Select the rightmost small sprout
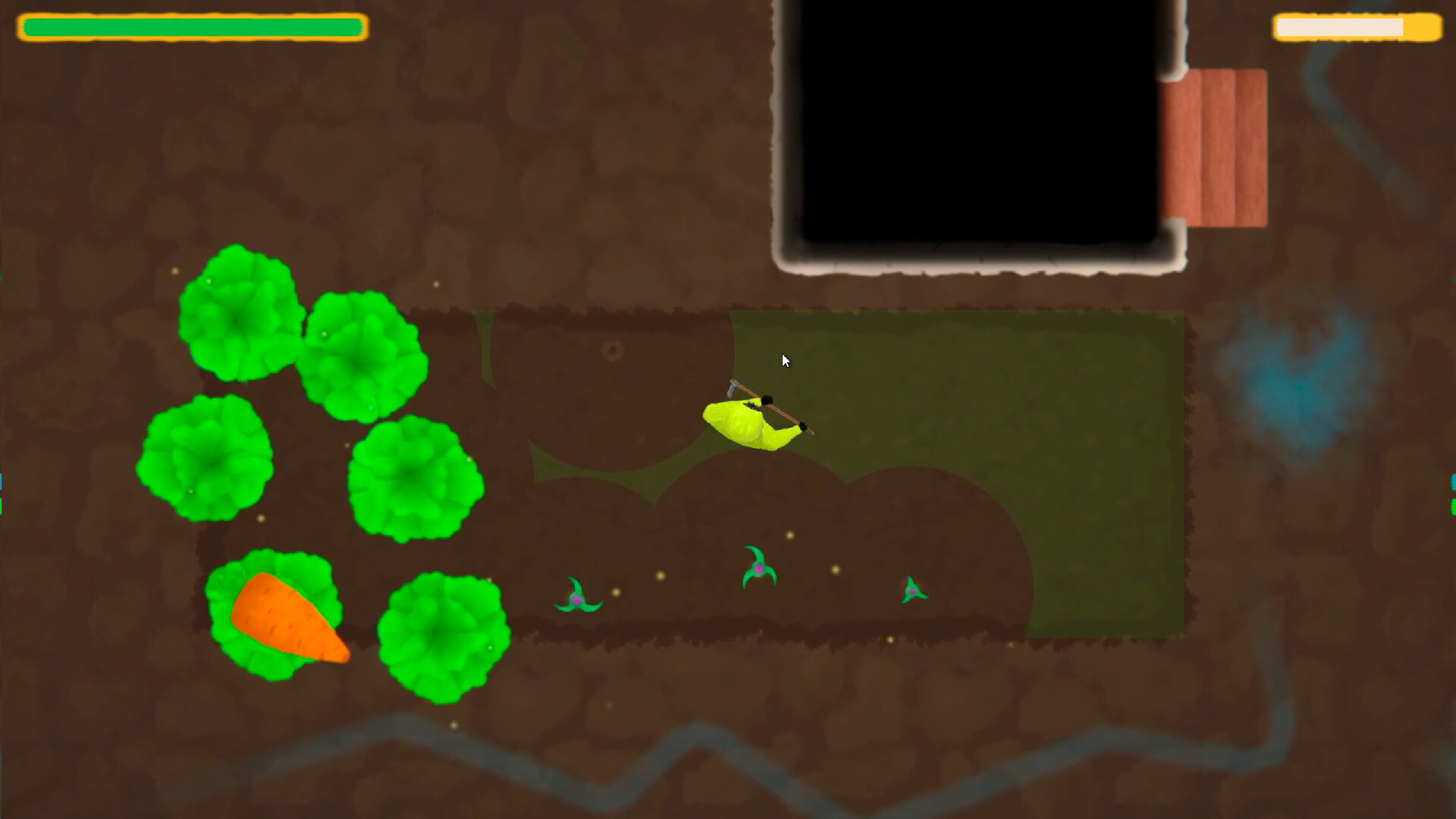Screen dimensions: 1456x819 912,590
